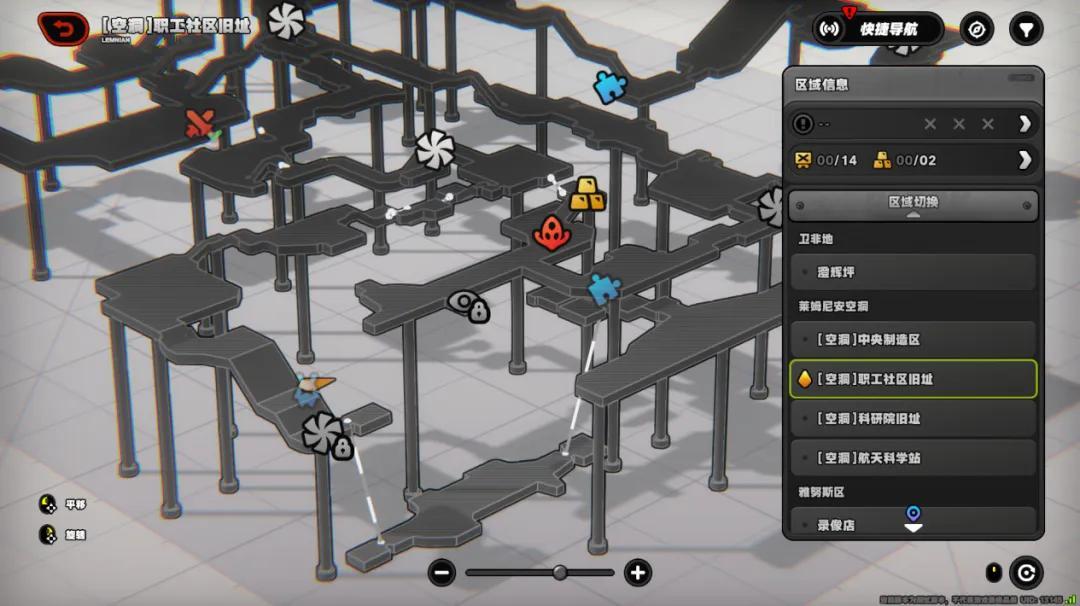Click the red back arrow button
Image resolution: width=1080 pixels, height=606 pixels.
(x=63, y=29)
